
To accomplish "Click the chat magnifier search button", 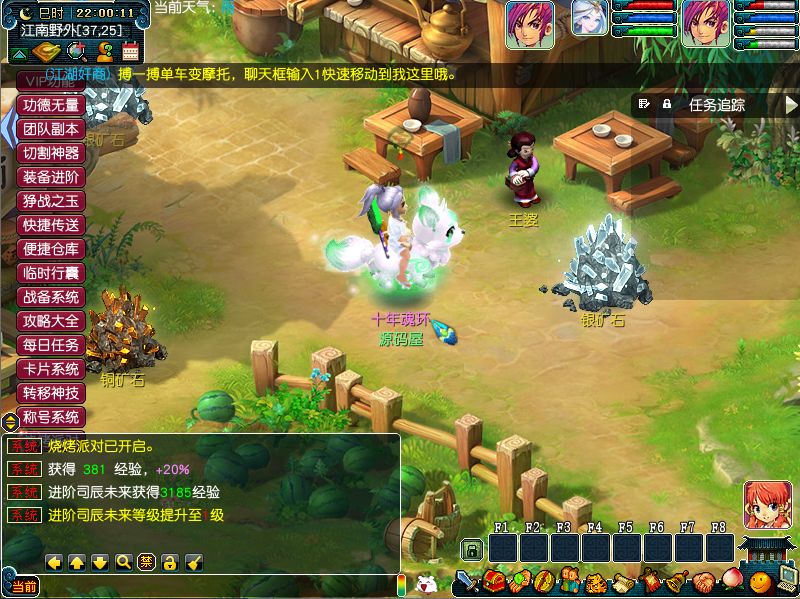I will (x=124, y=562).
